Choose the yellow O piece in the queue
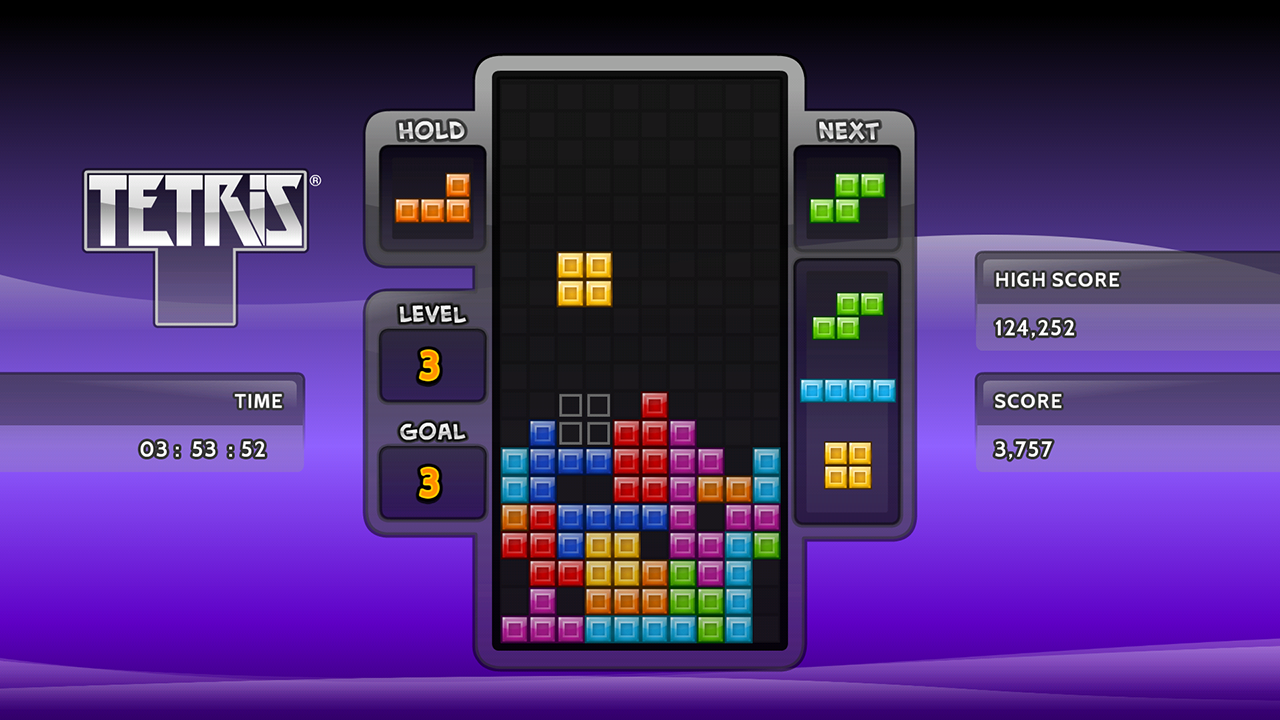1280x720 pixels. click(847, 465)
